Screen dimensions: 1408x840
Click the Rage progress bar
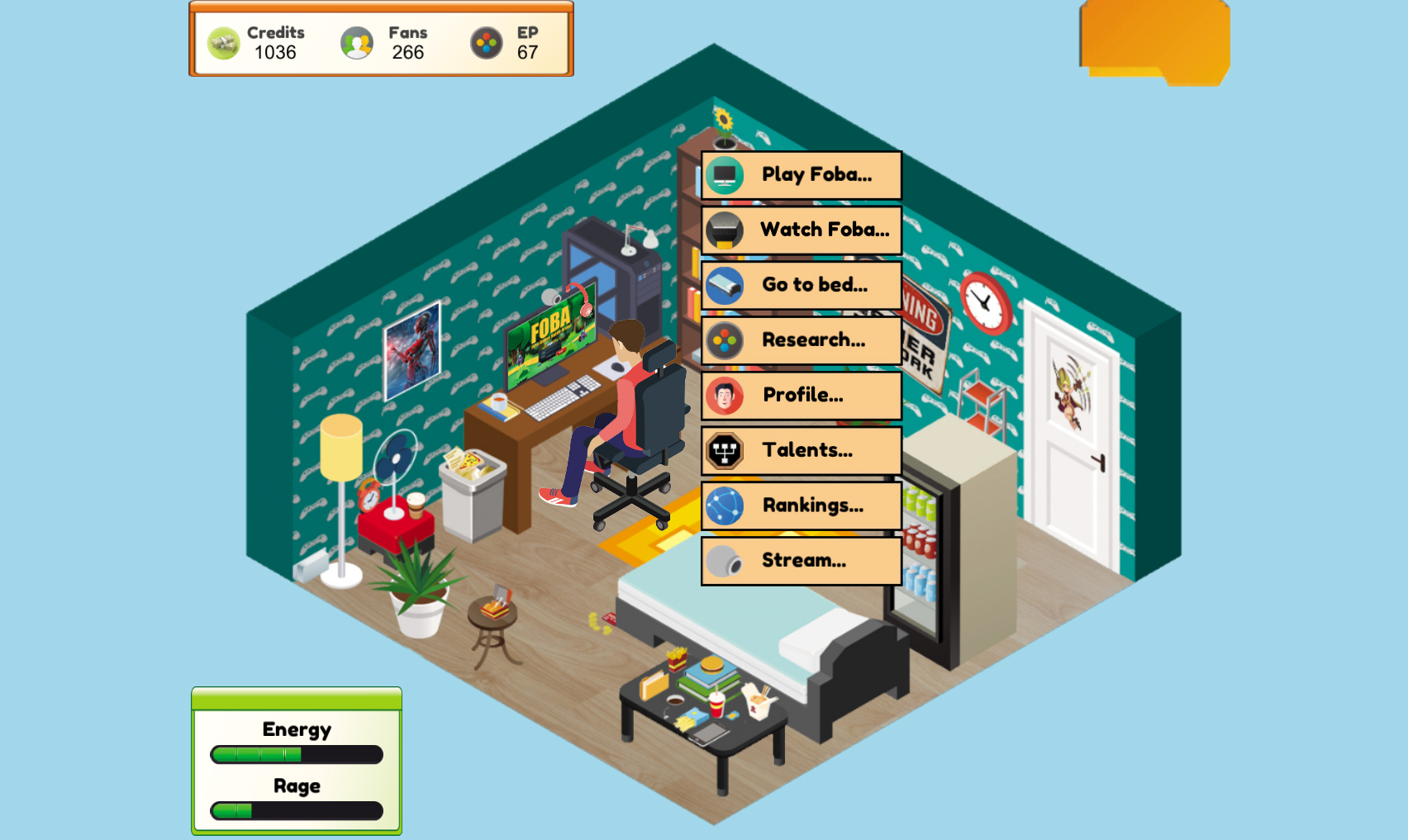(295, 810)
